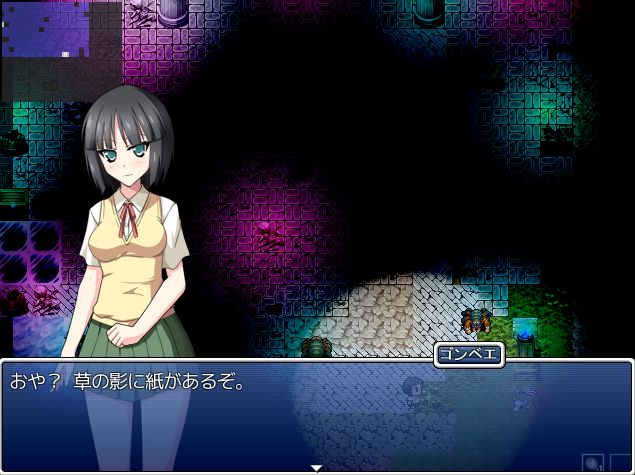Click the minimap overlay
635x475 pixels.
click(62, 50)
